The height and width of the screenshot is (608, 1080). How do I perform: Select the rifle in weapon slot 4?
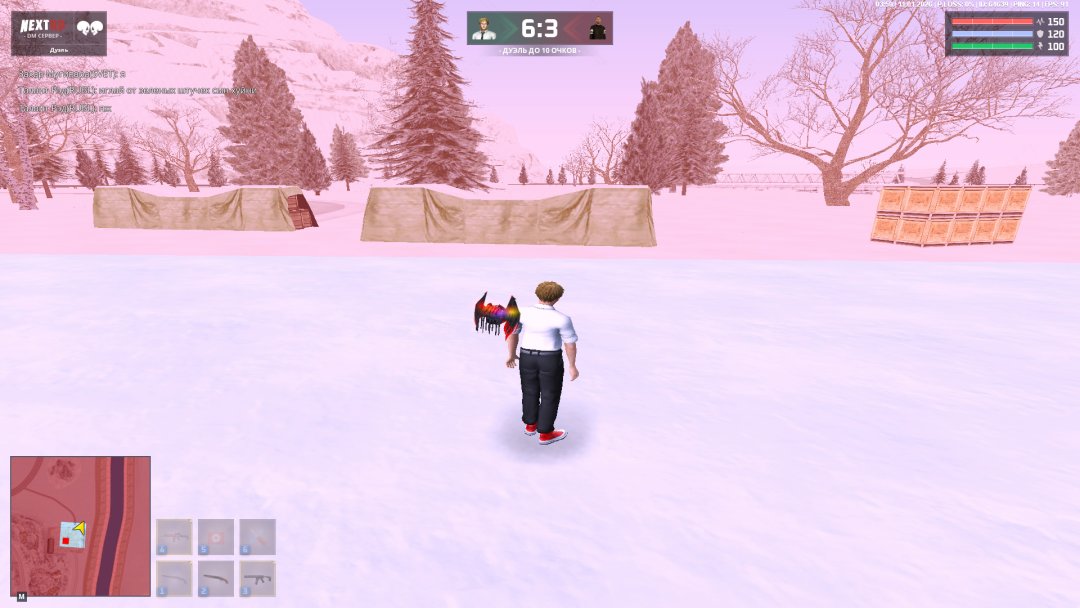click(x=174, y=537)
